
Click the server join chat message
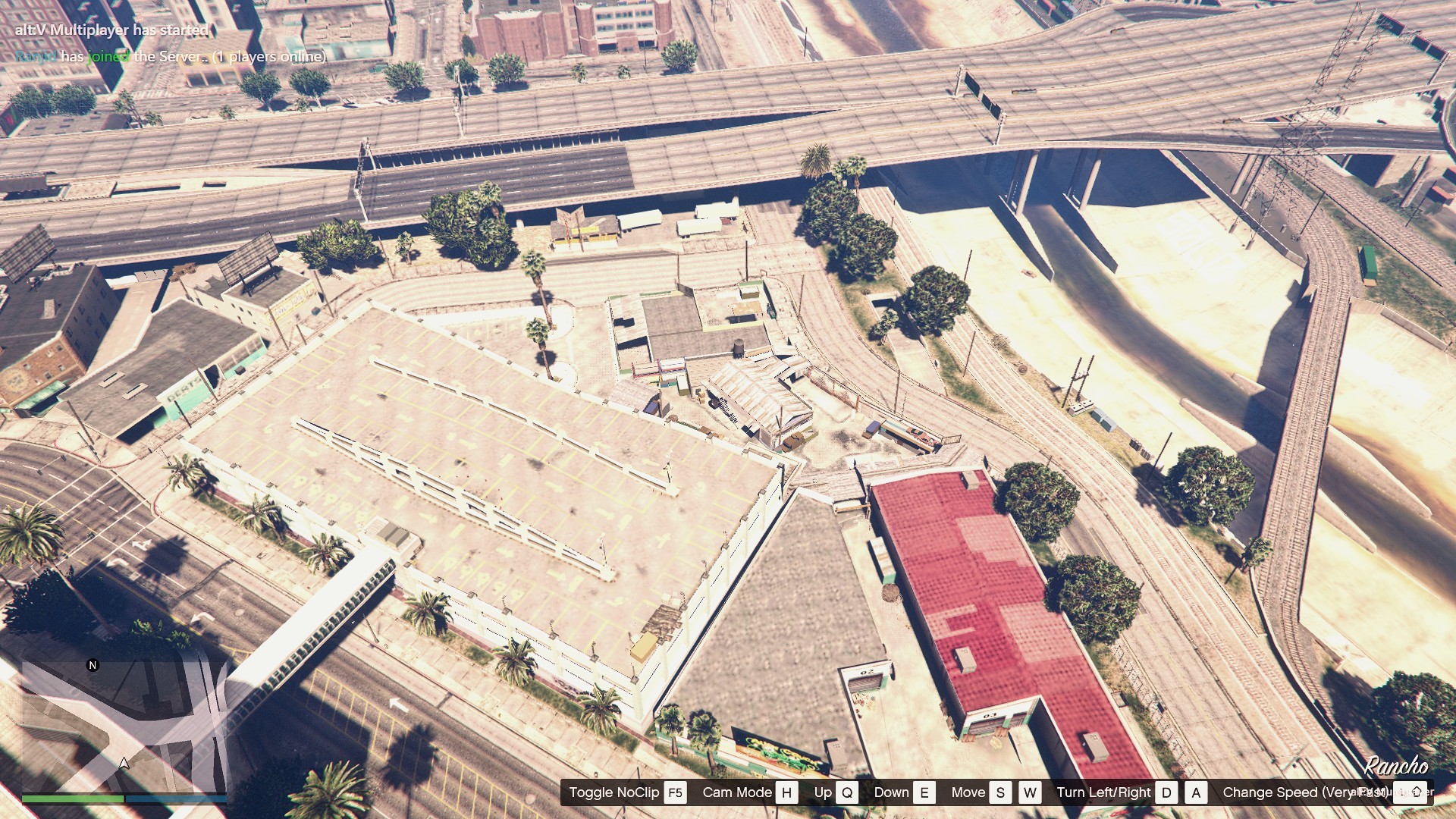171,57
